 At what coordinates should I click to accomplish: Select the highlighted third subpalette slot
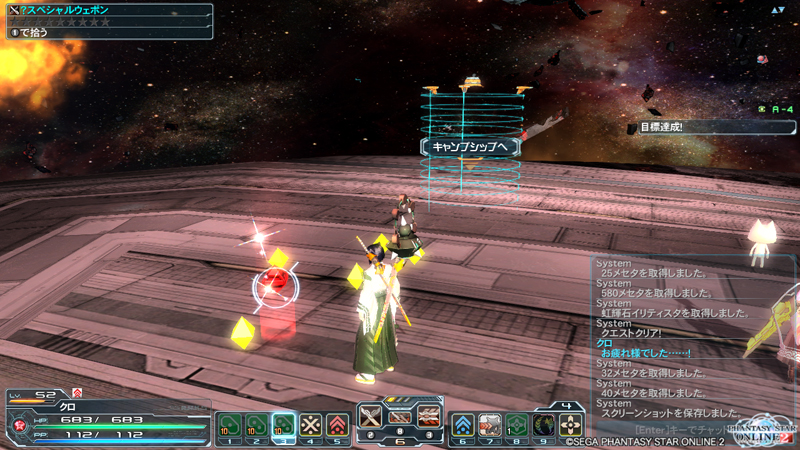click(283, 424)
